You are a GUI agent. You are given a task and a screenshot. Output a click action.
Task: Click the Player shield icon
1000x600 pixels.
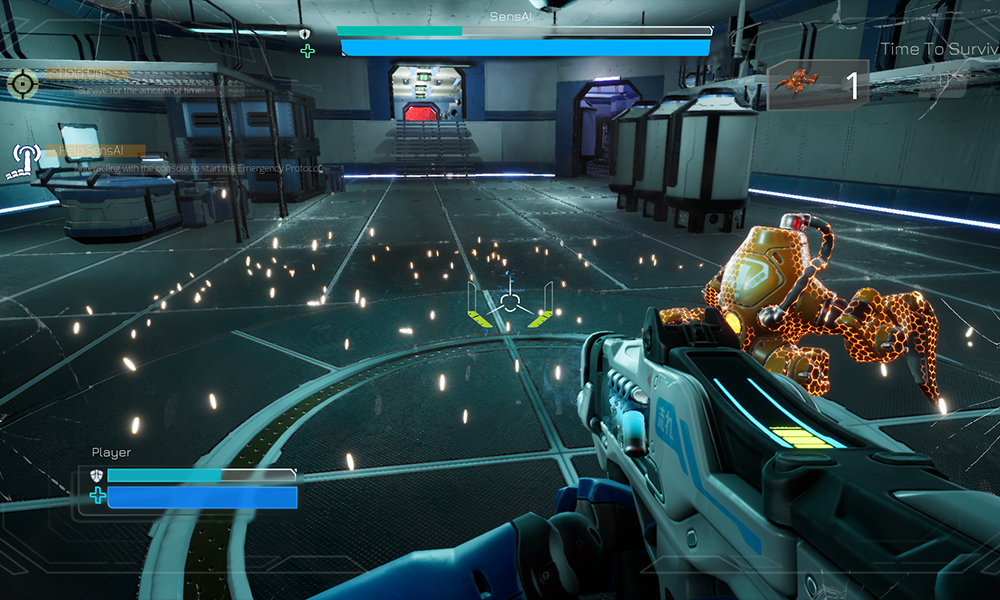click(97, 476)
